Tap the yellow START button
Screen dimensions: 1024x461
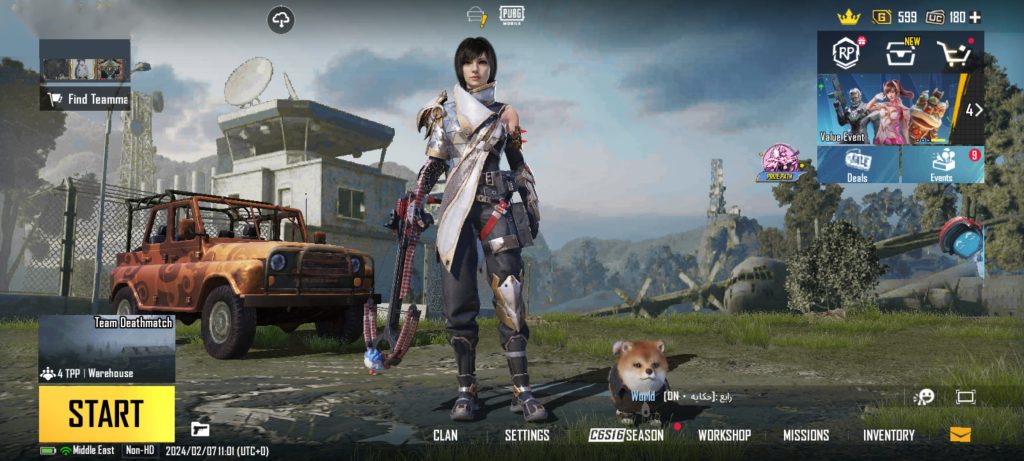tap(106, 414)
